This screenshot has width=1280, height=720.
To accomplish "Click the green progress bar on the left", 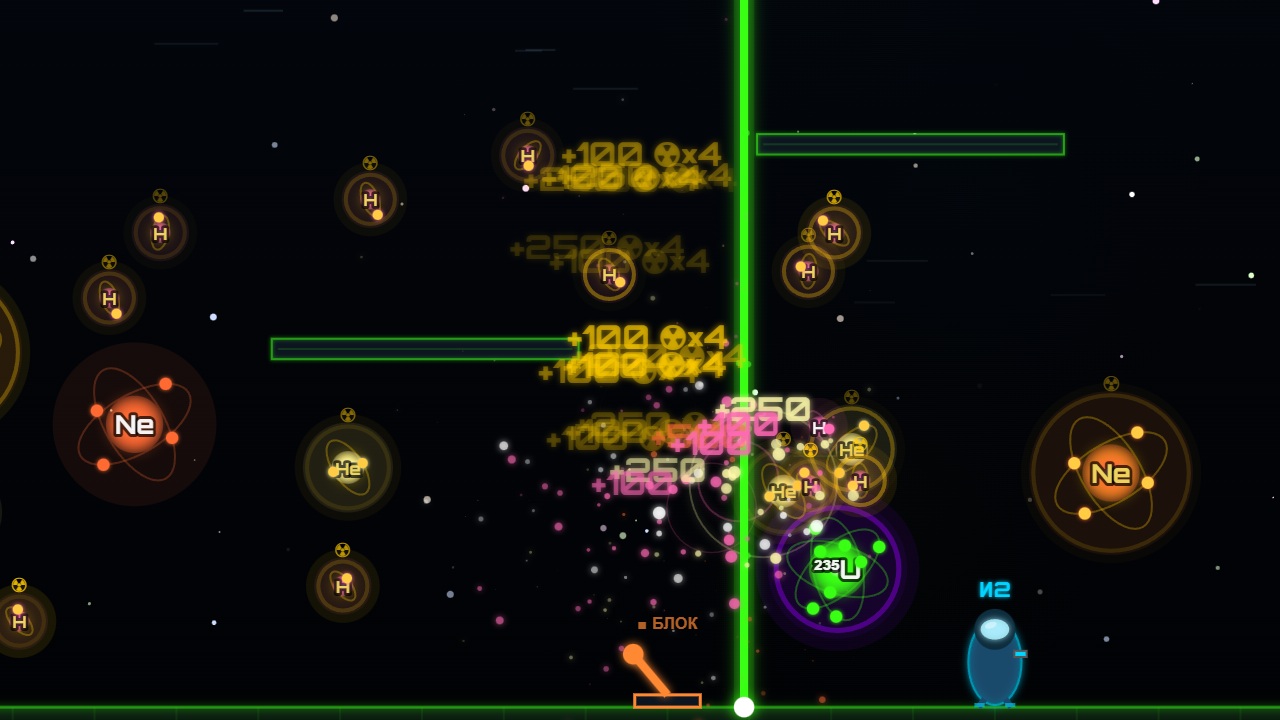I will [x=425, y=347].
